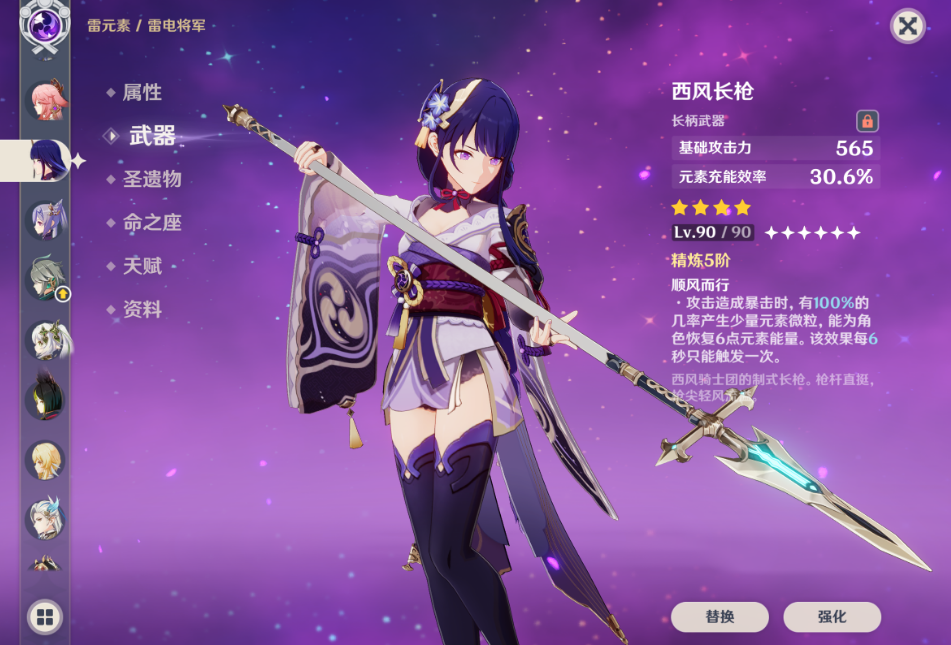
Task: Select the black-haired red-horned character portrait
Action: click(45, 399)
